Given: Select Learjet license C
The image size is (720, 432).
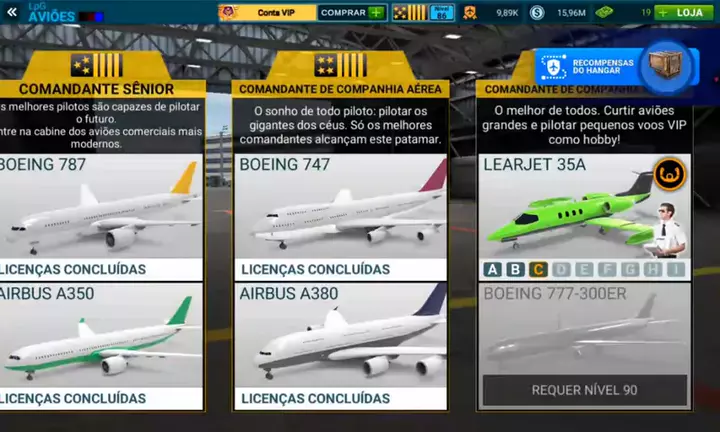Looking at the screenshot, I should (538, 269).
